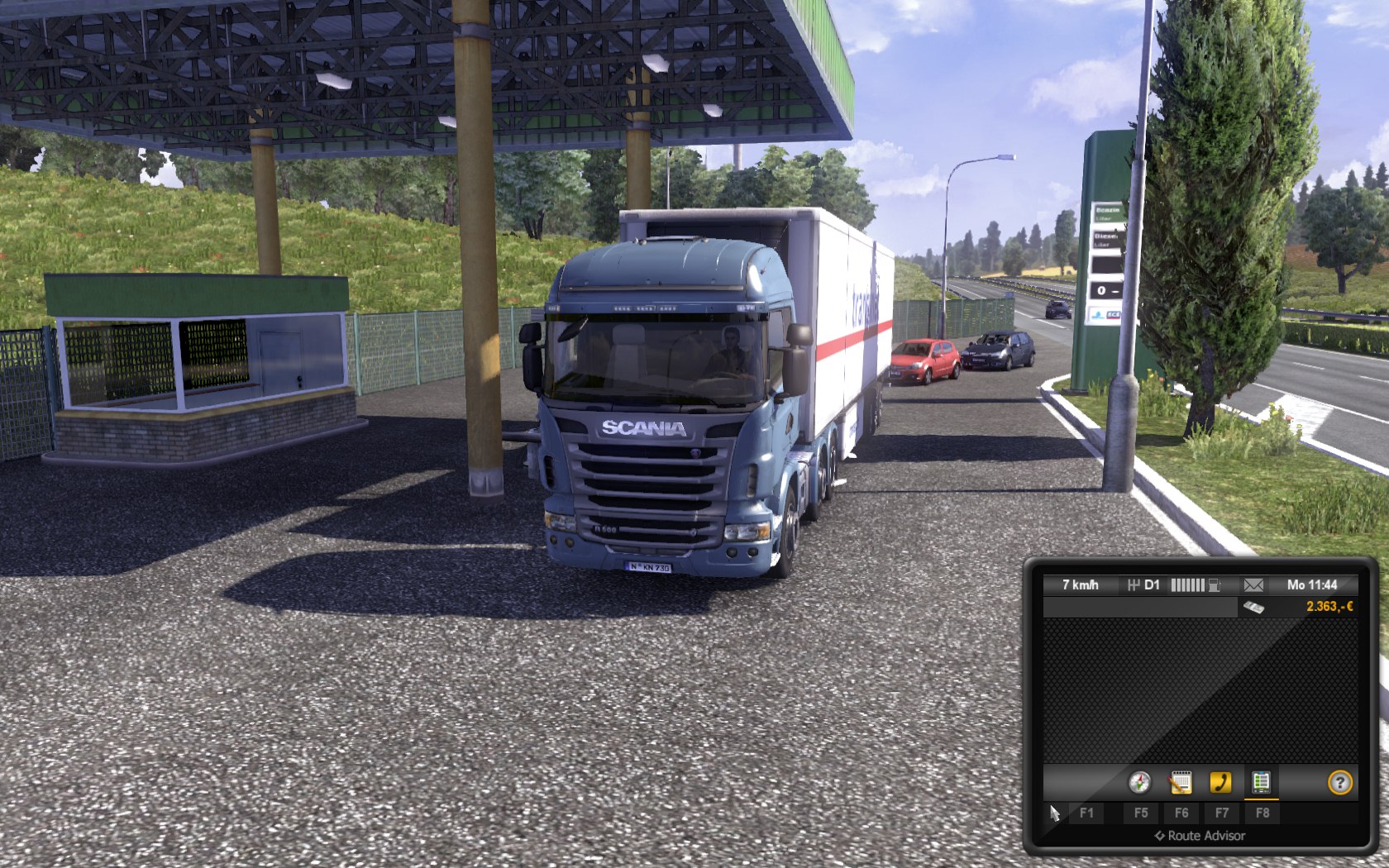Select the green checklist info tab
The image size is (1389, 868).
1261,782
